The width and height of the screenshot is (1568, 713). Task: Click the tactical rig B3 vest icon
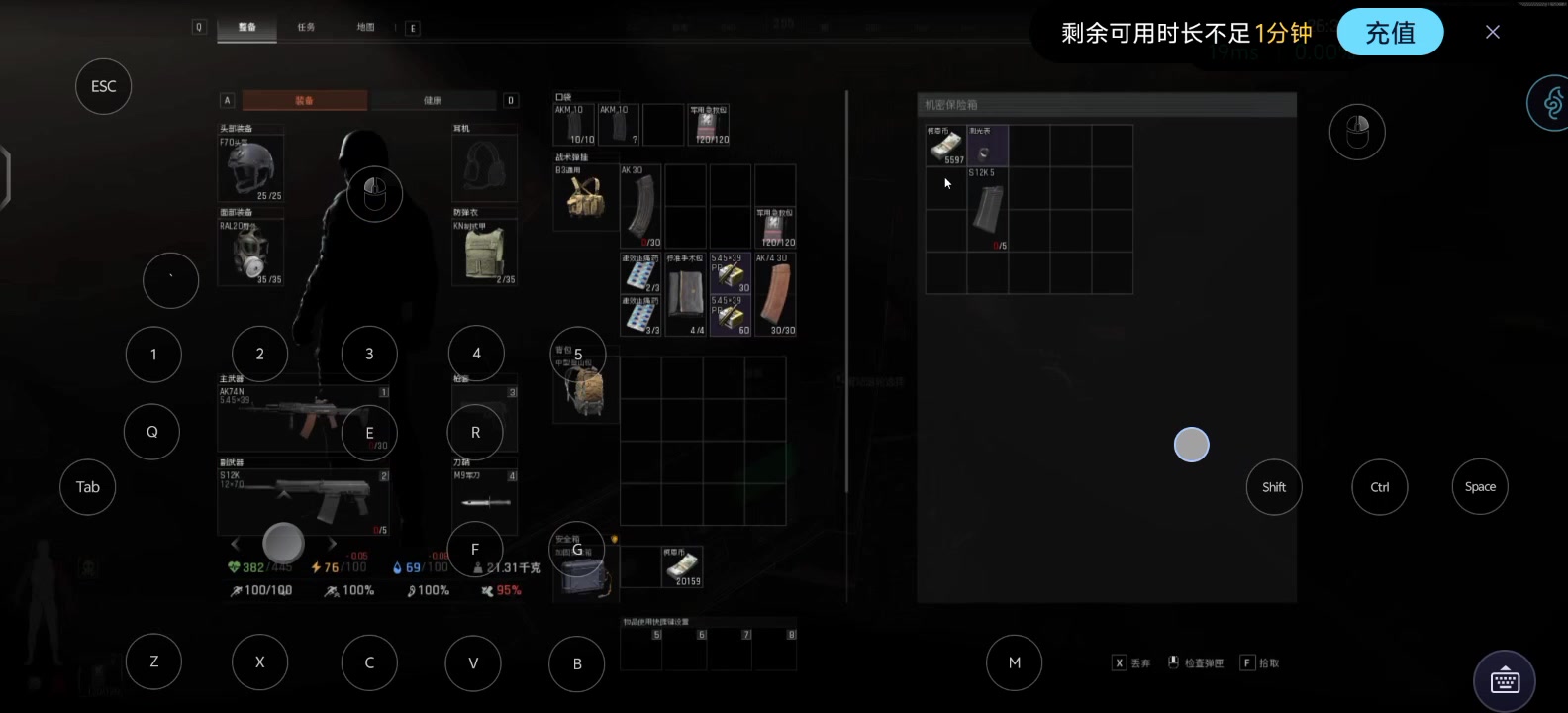[x=584, y=201]
